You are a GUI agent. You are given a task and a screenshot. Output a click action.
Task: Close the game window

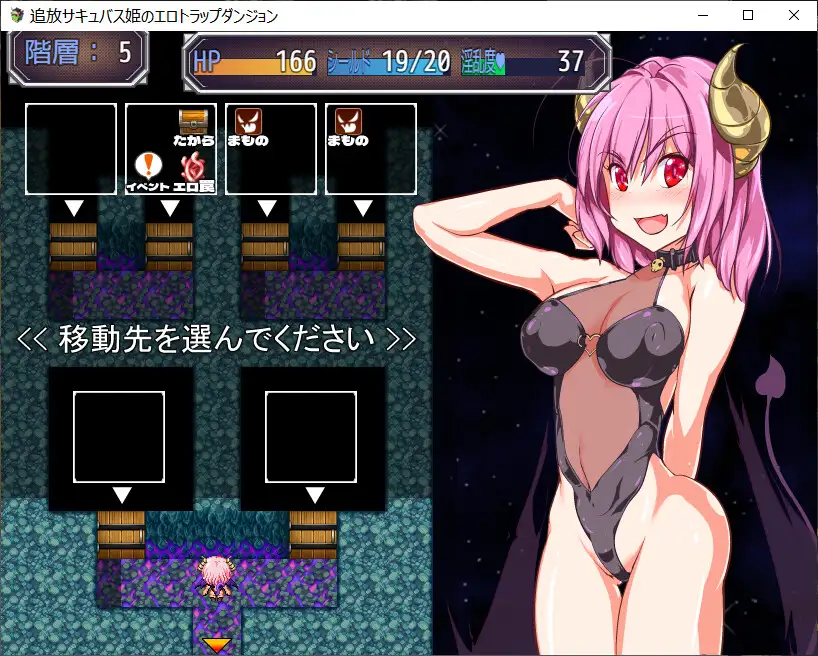(x=793, y=15)
